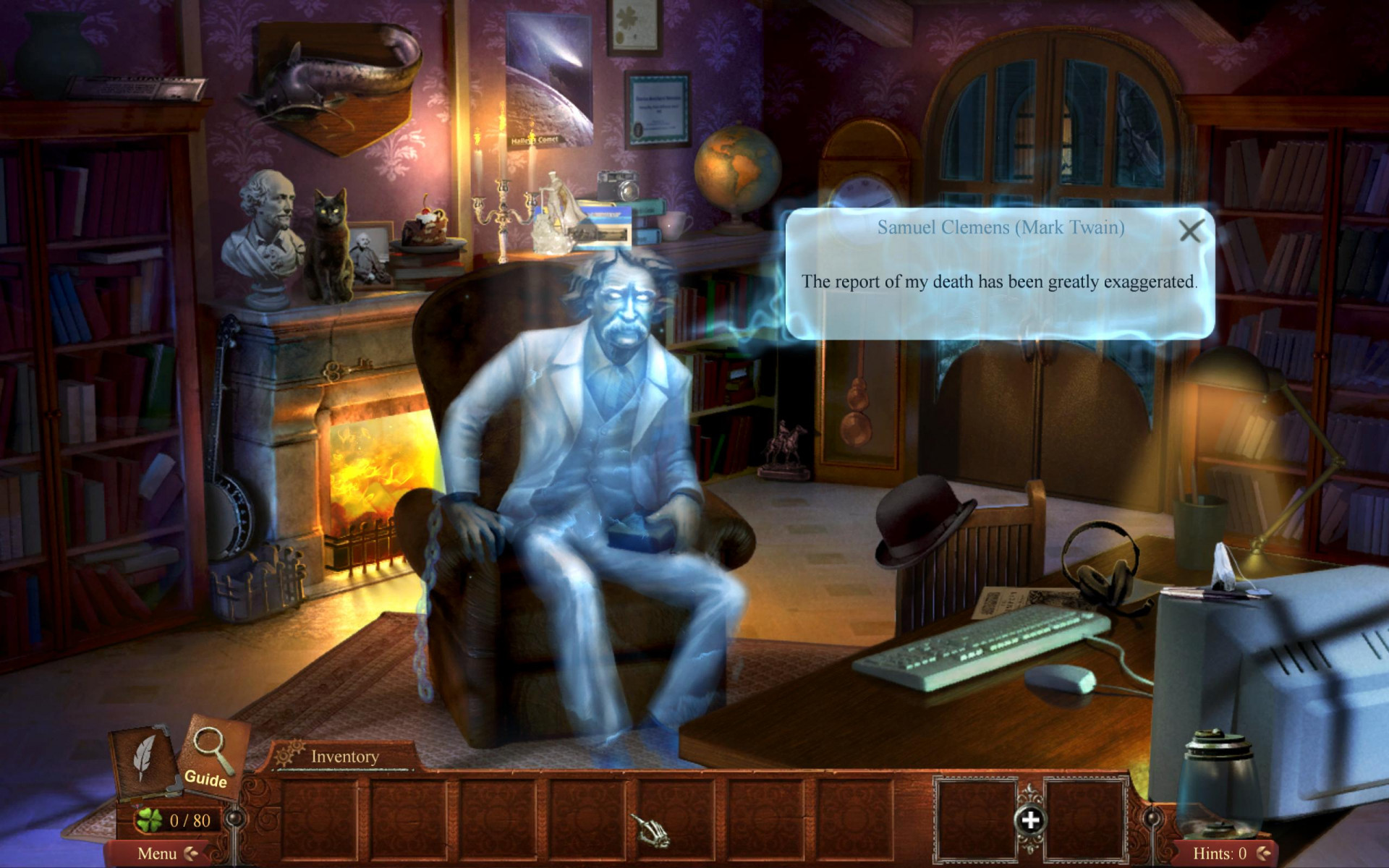The image size is (1389, 868).
Task: Toggle the Inventory panel open
Action: tap(344, 757)
